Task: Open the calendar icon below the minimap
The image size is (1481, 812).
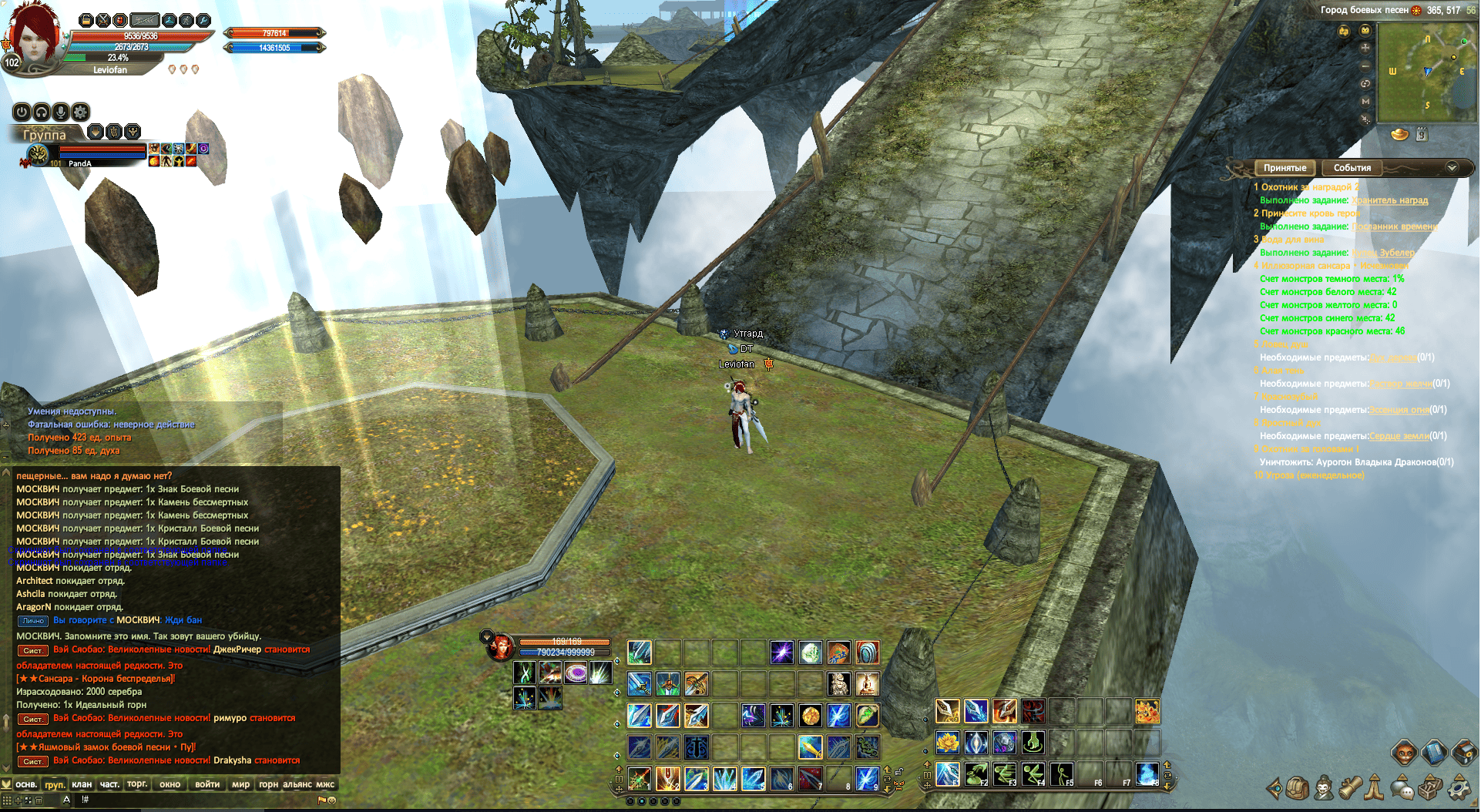Action: point(1422,135)
